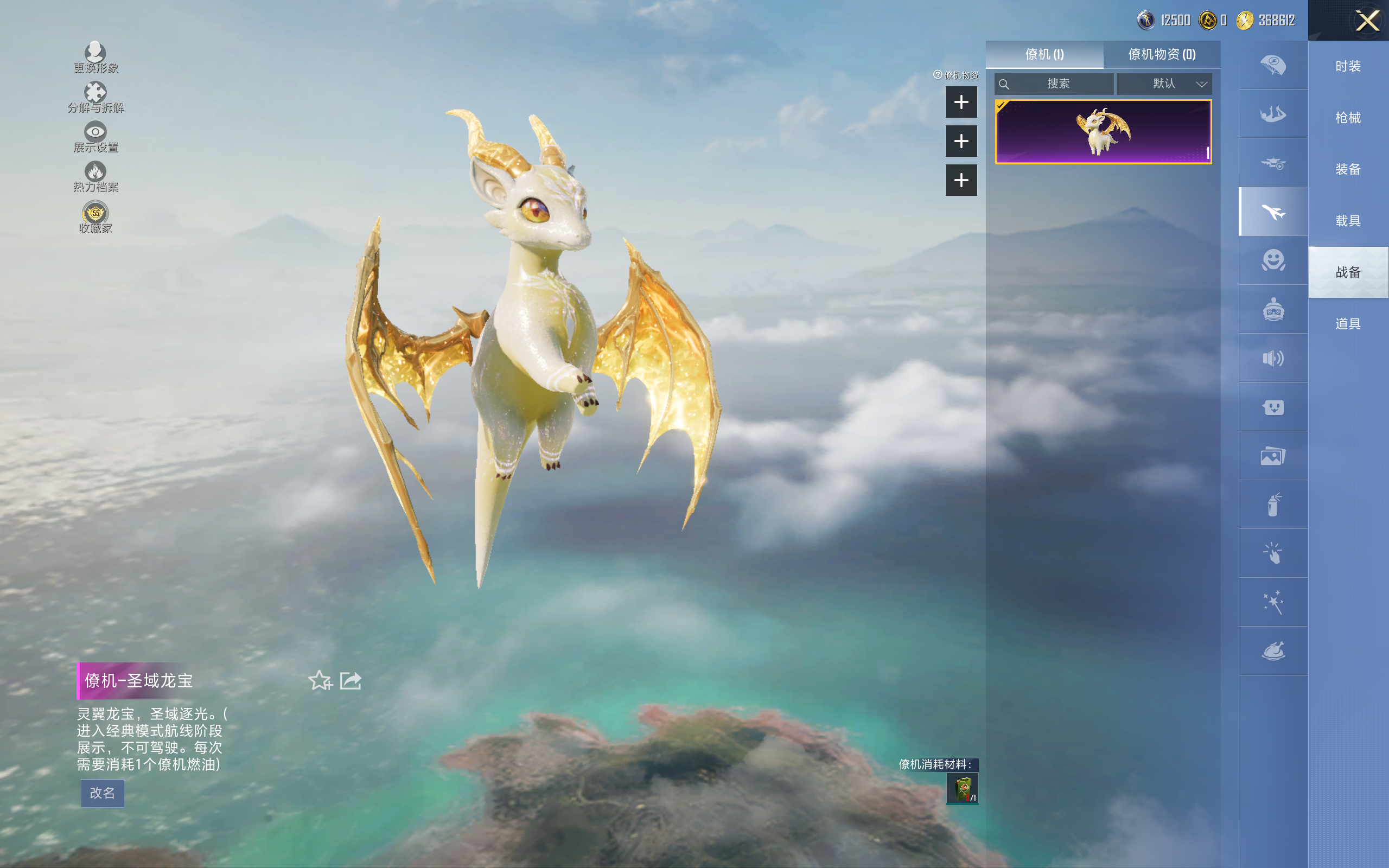Click the 搜索 search field
Image resolution: width=1389 pixels, height=868 pixels.
tap(1057, 84)
